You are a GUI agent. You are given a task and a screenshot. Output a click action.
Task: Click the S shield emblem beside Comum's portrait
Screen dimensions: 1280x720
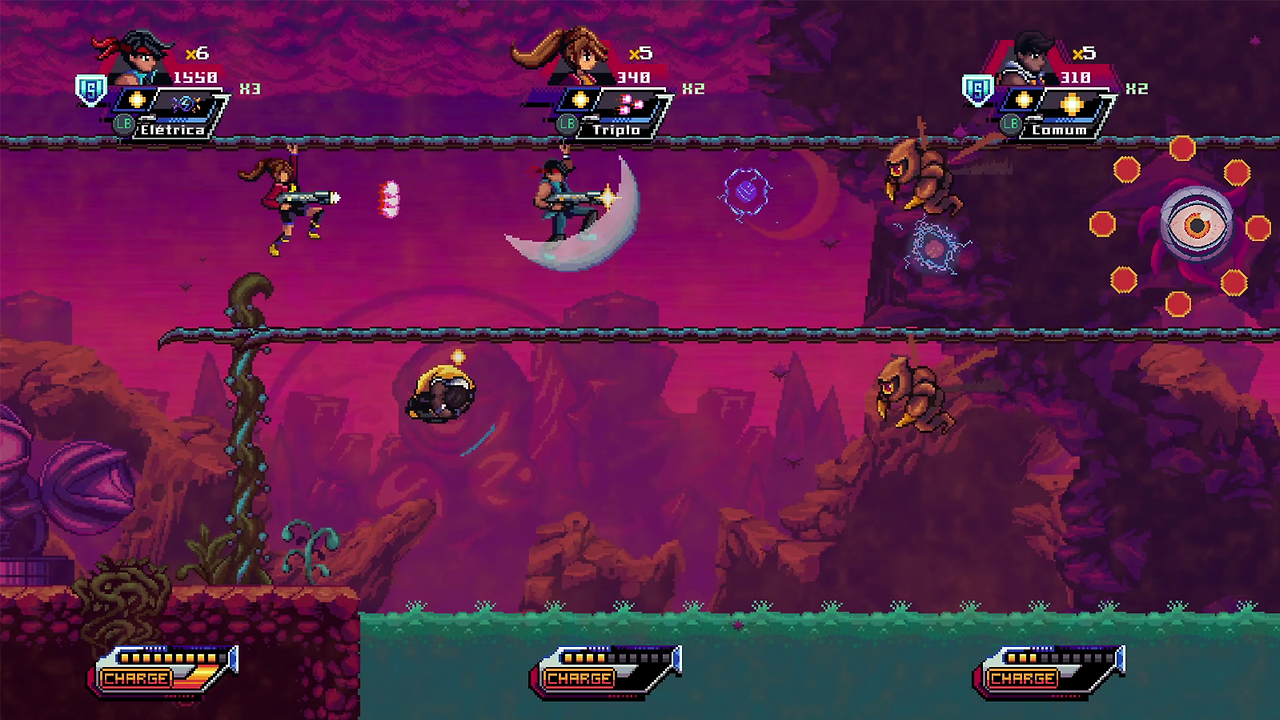(977, 89)
